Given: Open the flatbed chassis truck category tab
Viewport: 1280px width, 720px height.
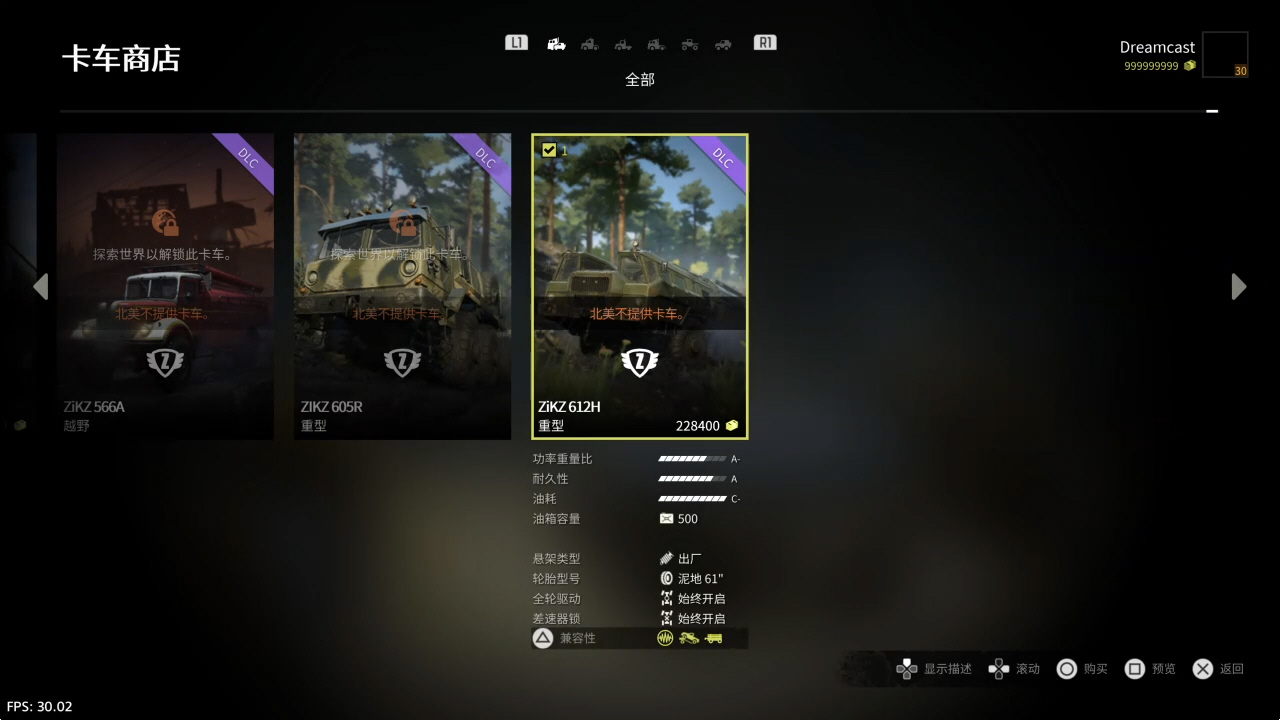Looking at the screenshot, I should (623, 44).
